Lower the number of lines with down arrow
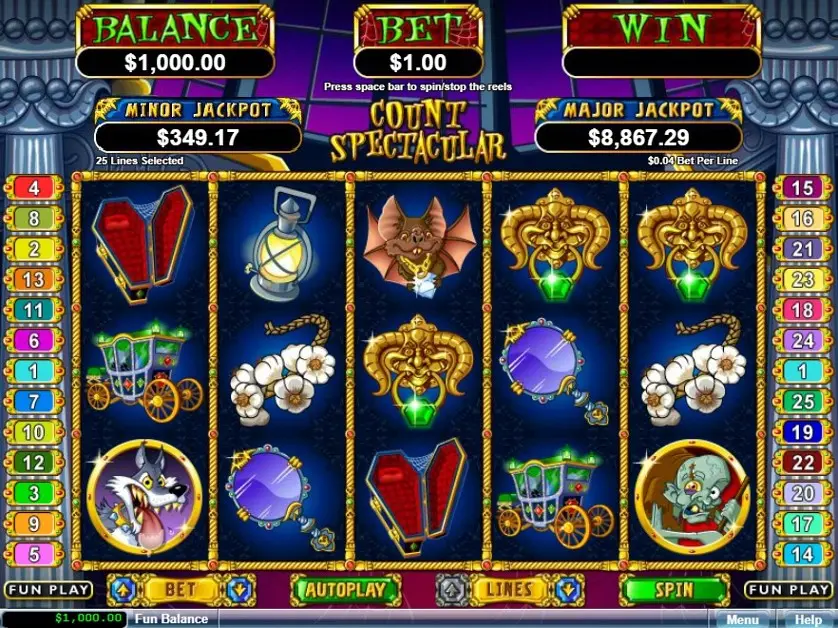This screenshot has height=628, width=838. 568,590
